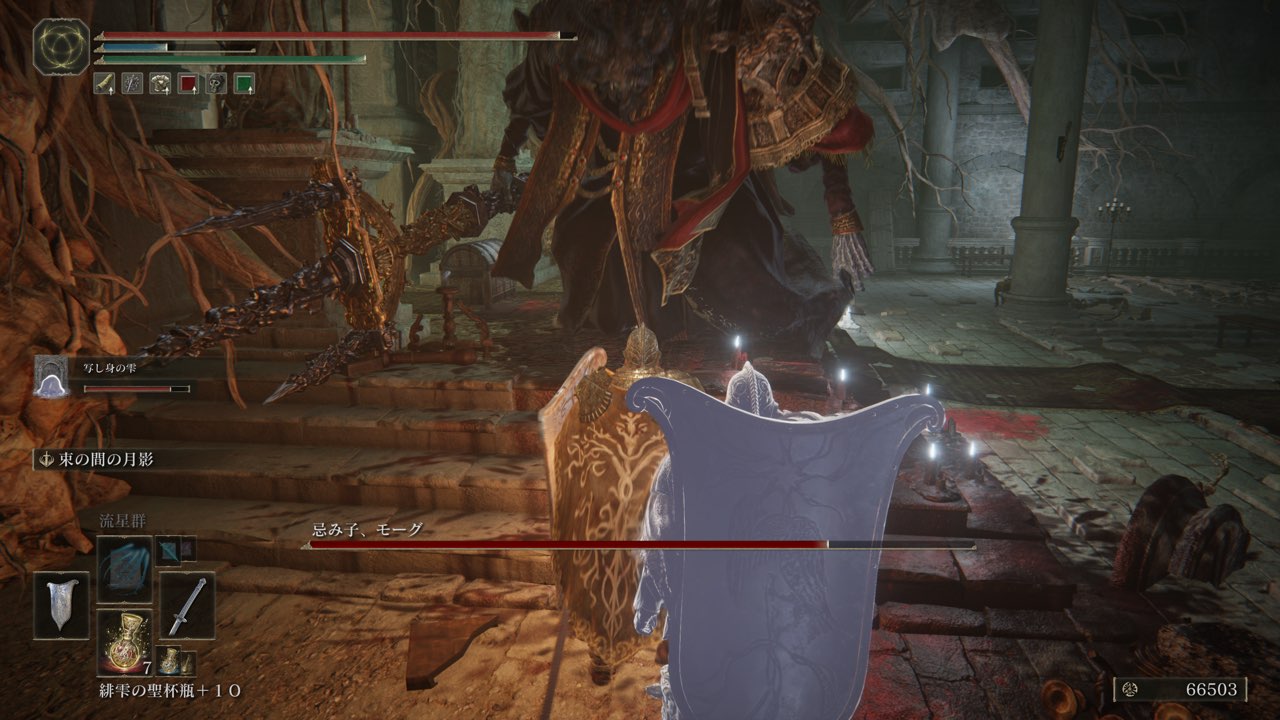This screenshot has width=1280, height=720.
Task: Click the red square buff icon
Action: point(188,84)
